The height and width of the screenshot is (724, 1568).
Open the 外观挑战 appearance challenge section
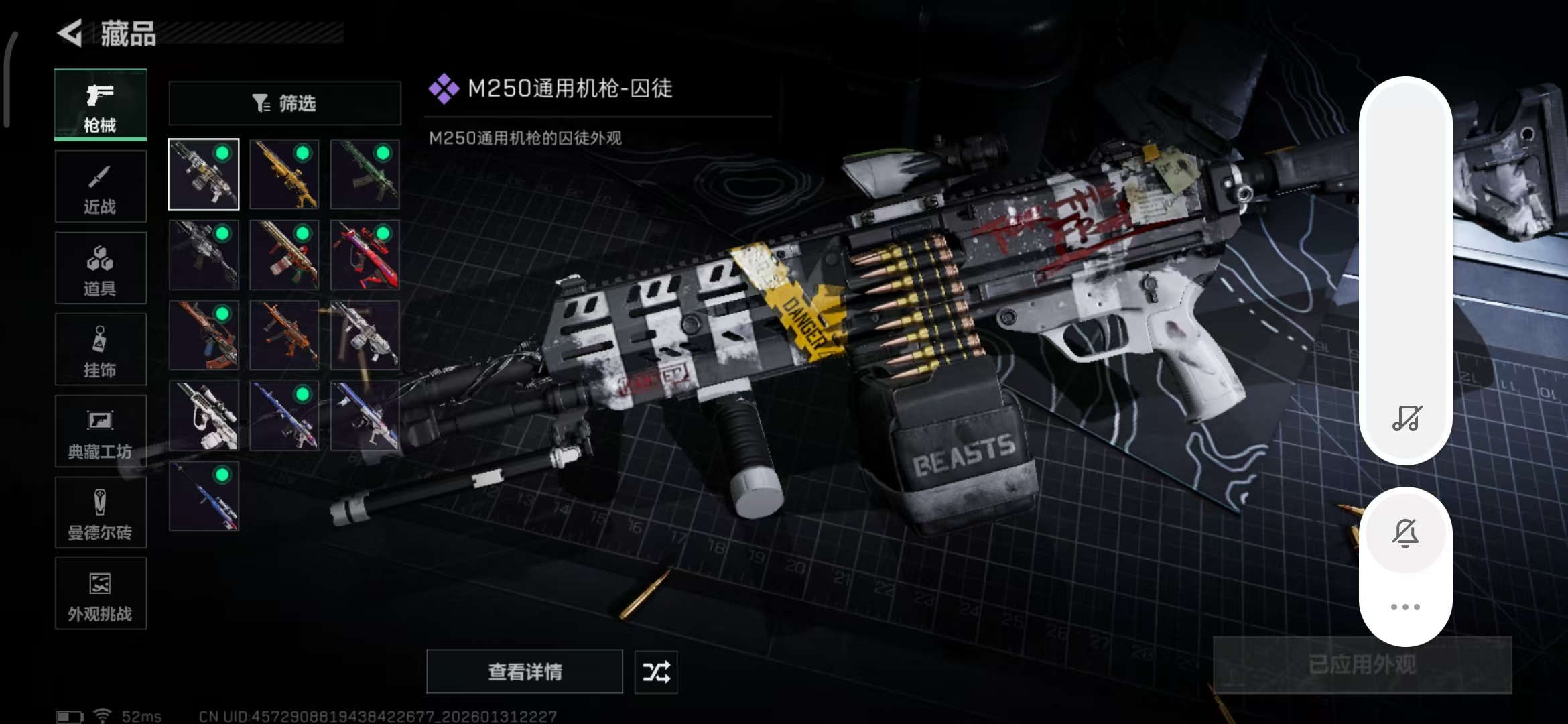(100, 595)
